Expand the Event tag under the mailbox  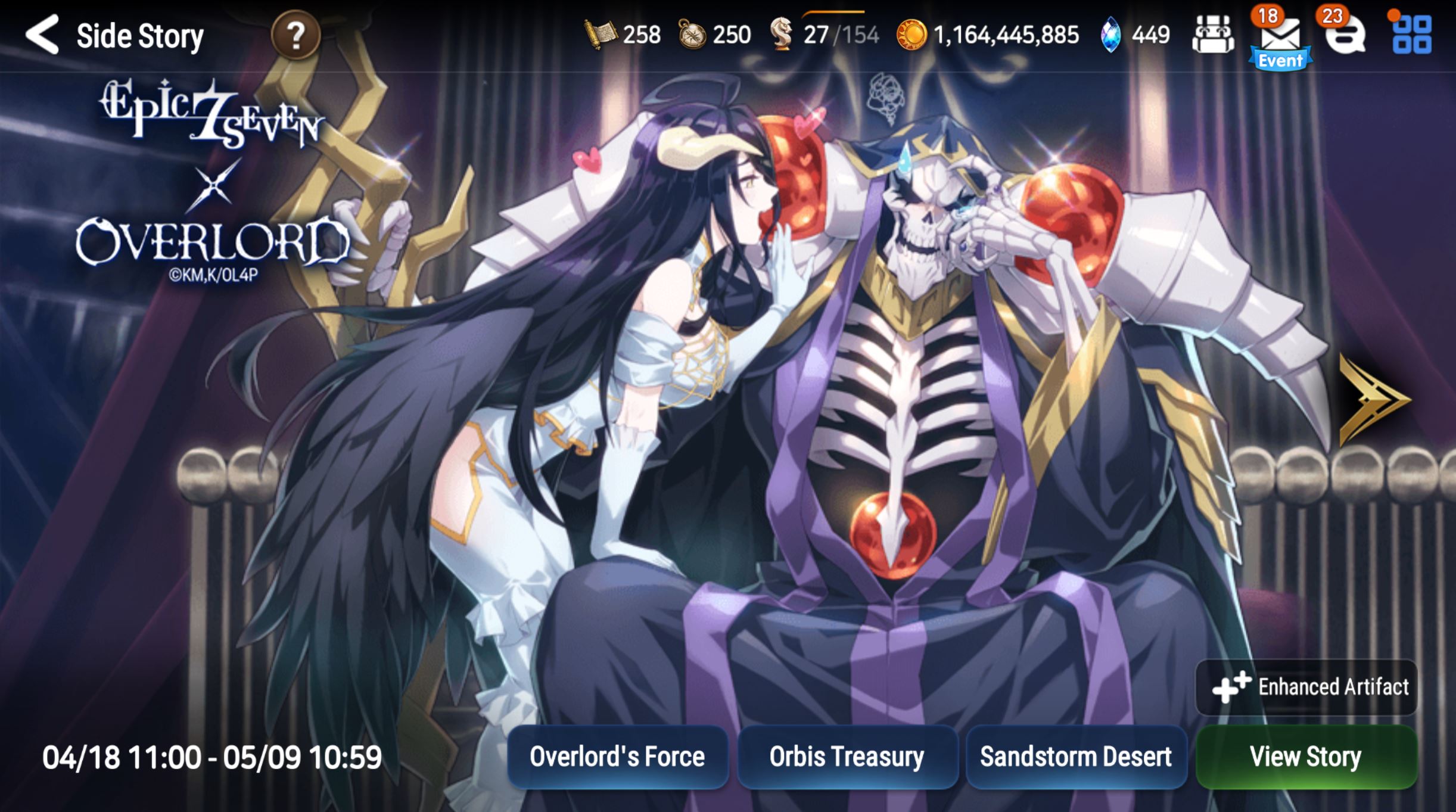pos(1280,60)
